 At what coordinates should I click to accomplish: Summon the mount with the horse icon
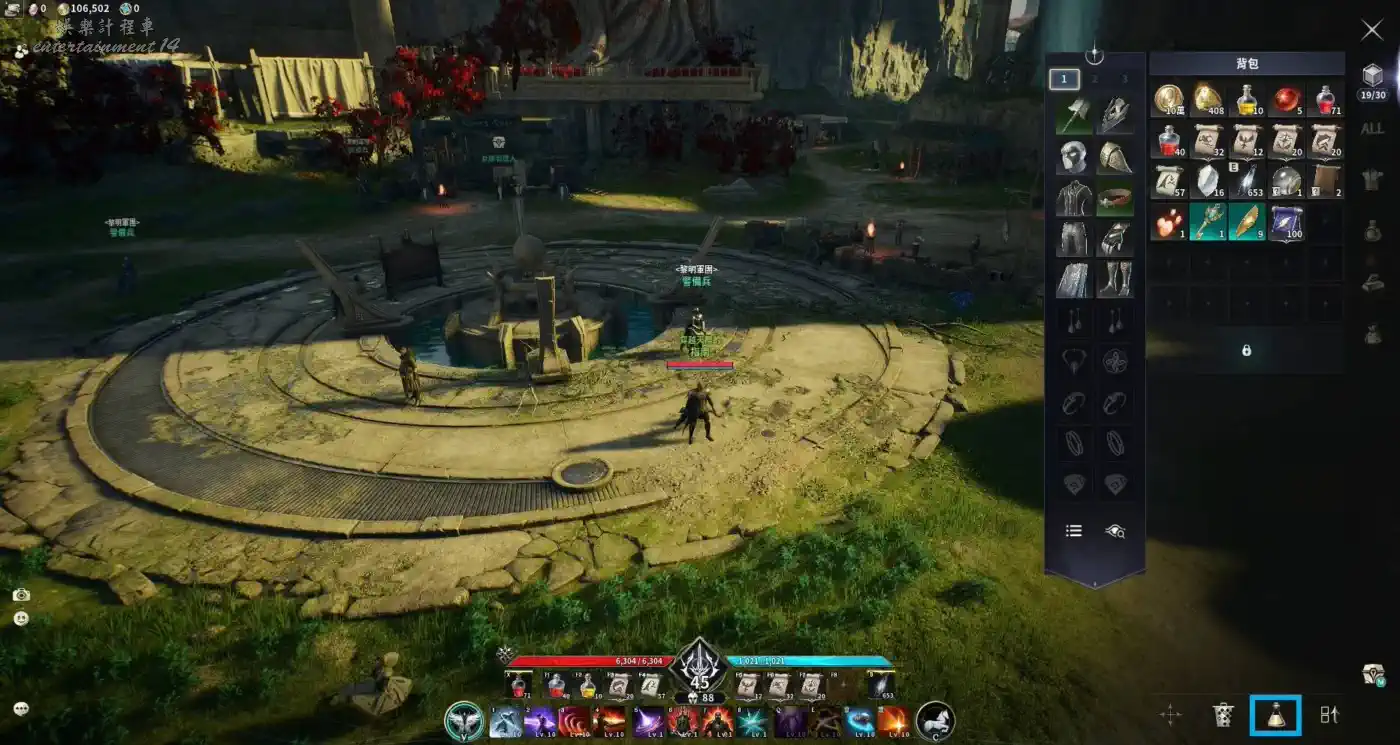pos(935,721)
